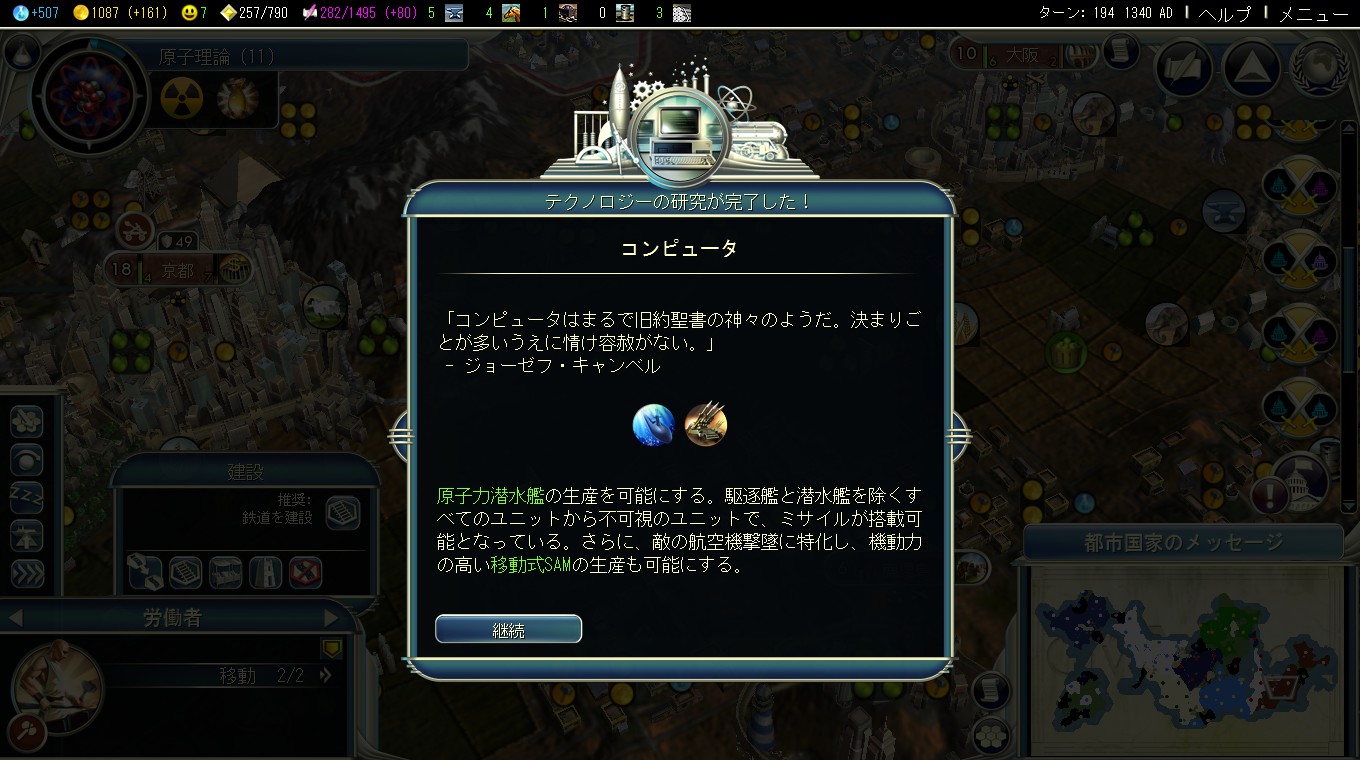The width and height of the screenshot is (1360, 760).
Task: Click the right arrow on 労働者 panel
Action: pyautogui.click(x=329, y=617)
